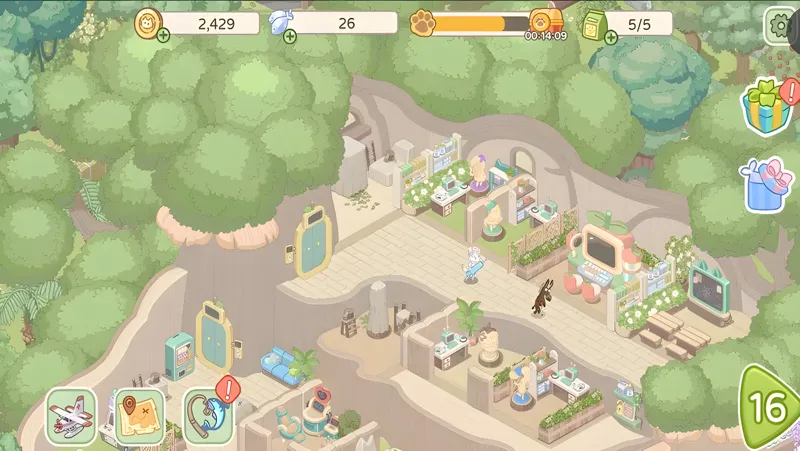Open the fishing rod activity

(x=207, y=416)
